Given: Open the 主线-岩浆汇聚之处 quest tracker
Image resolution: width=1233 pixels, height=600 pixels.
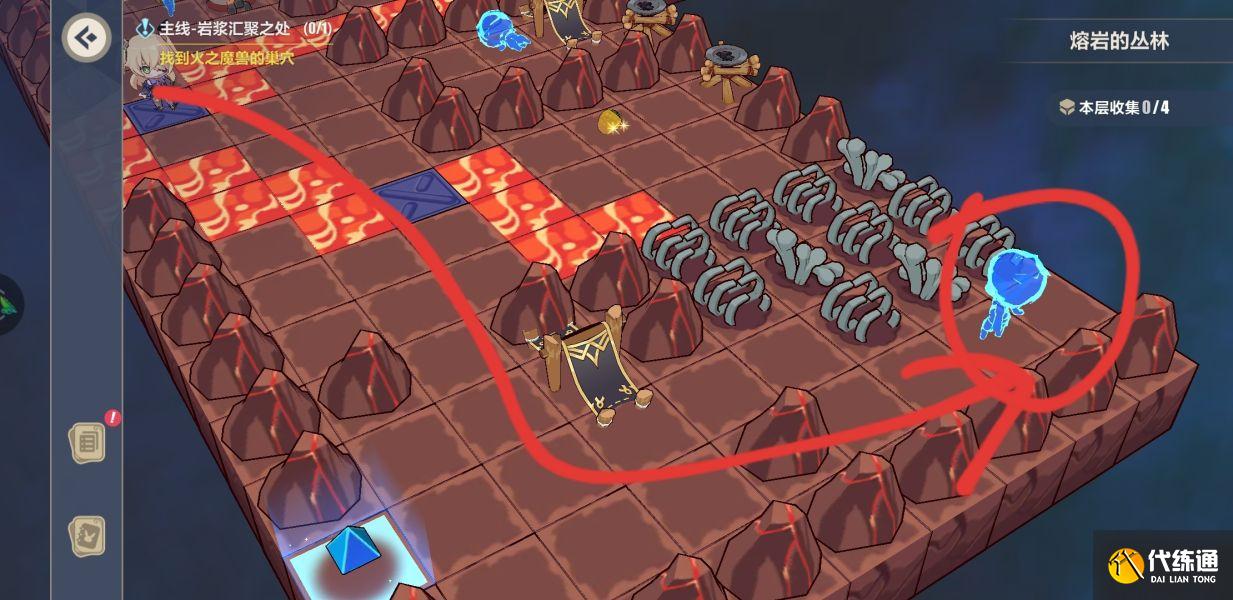Looking at the screenshot, I should (x=237, y=29).
